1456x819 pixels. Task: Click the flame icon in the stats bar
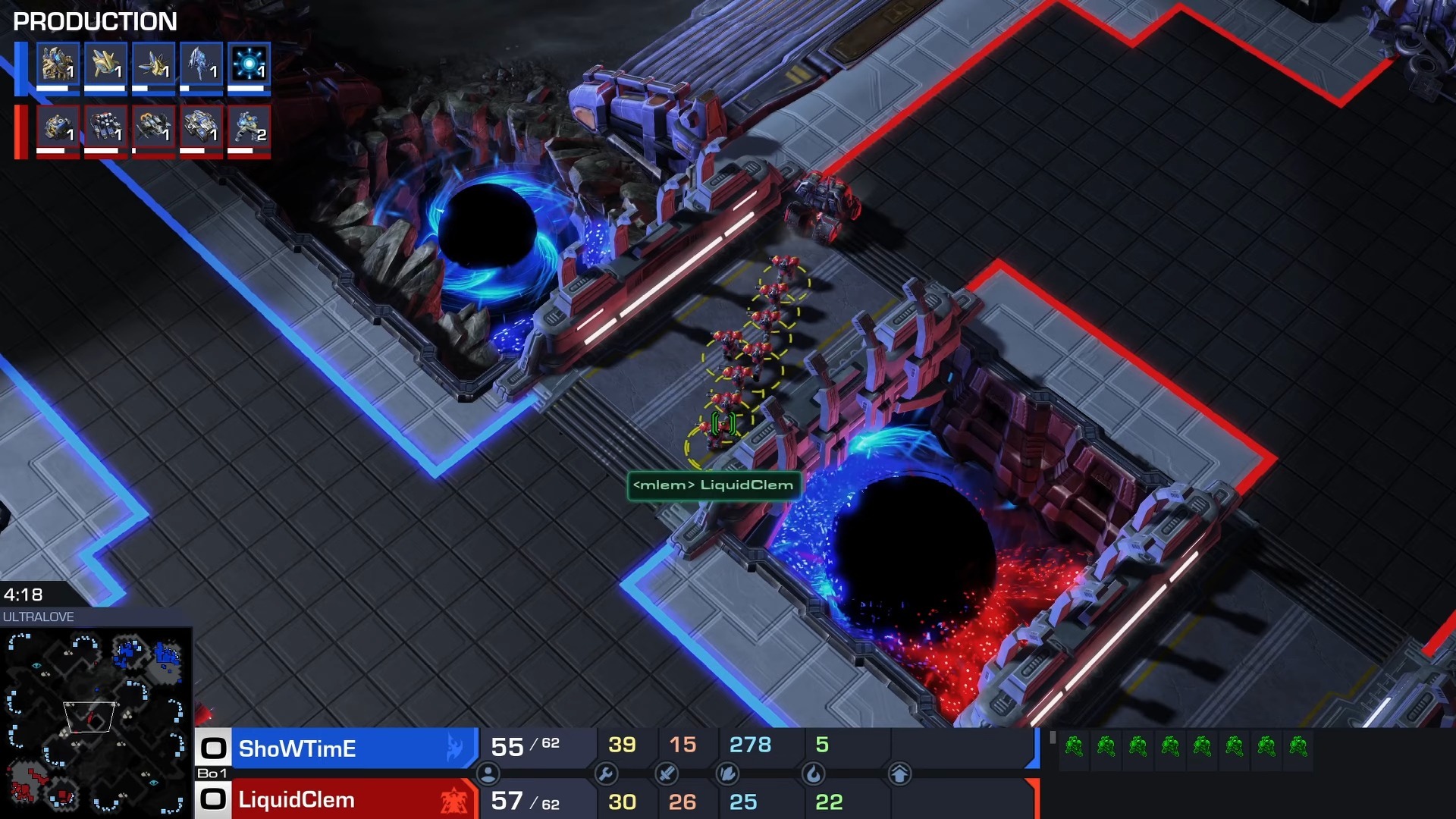tap(813, 773)
